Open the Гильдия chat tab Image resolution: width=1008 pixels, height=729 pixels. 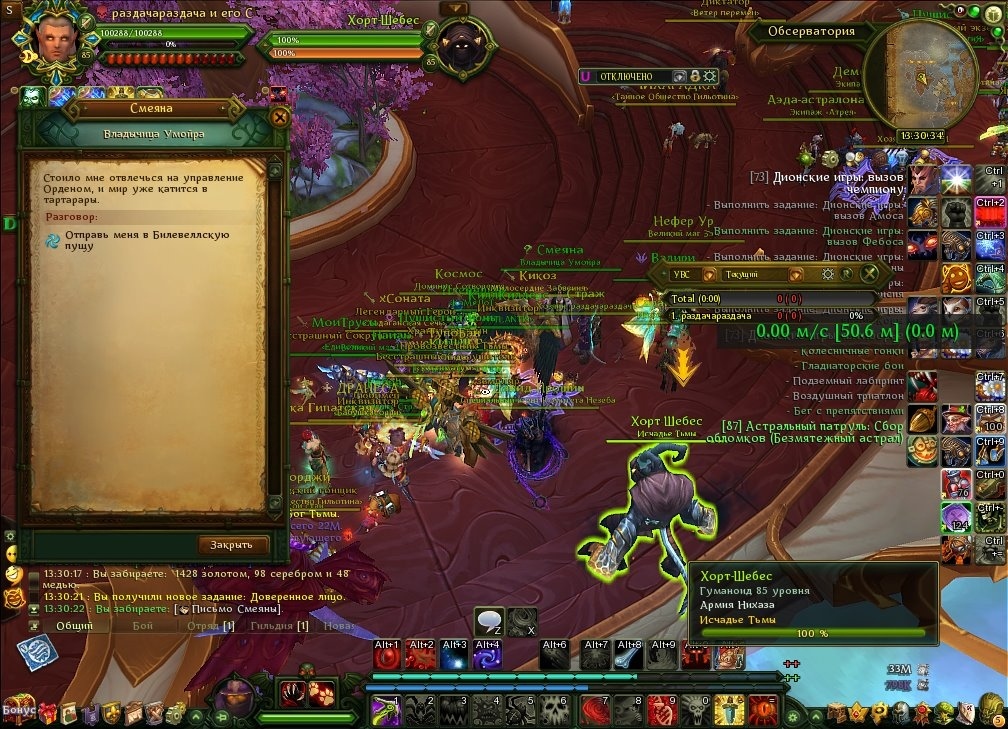pyautogui.click(x=279, y=625)
